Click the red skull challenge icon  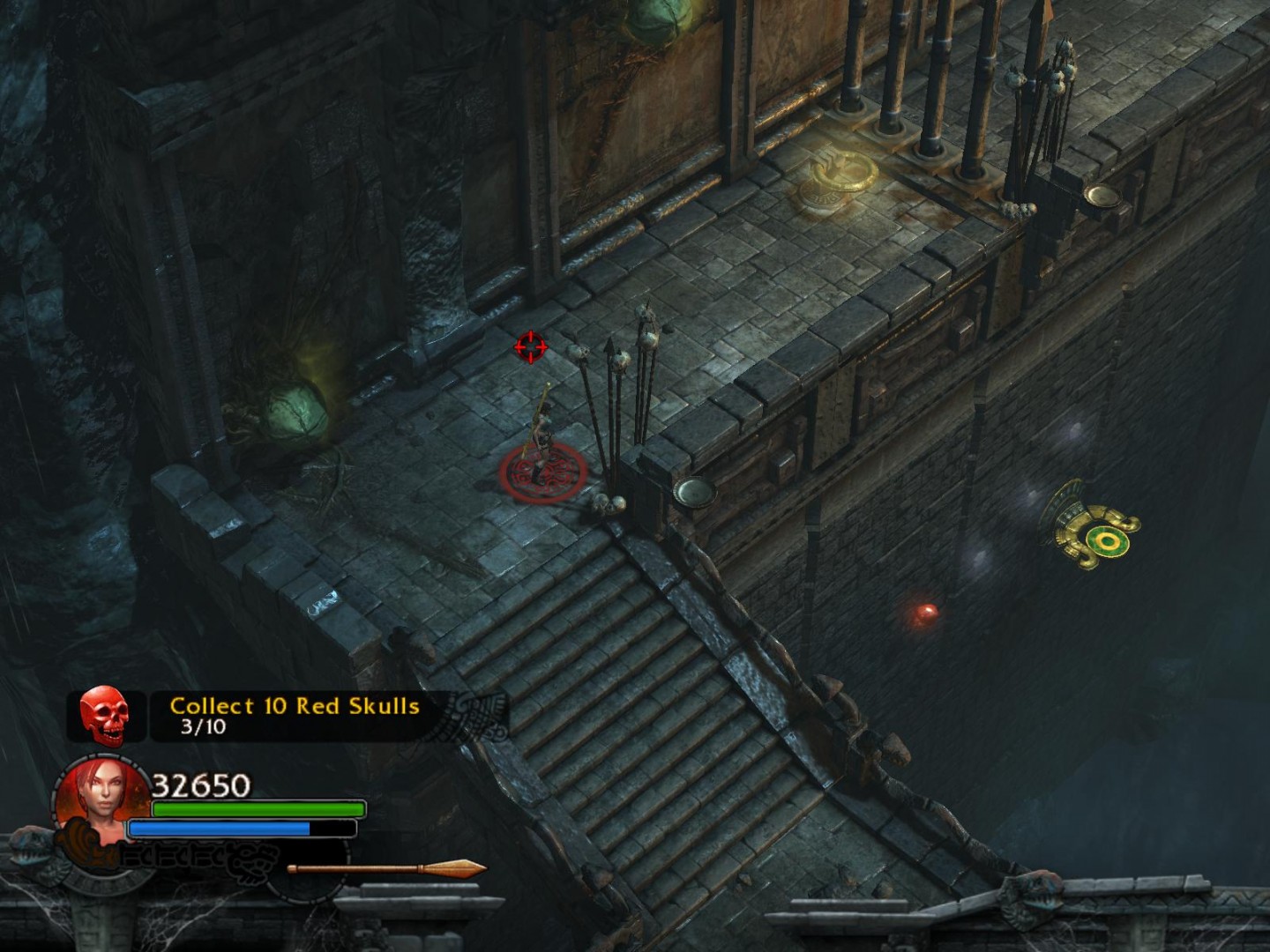pos(105,716)
